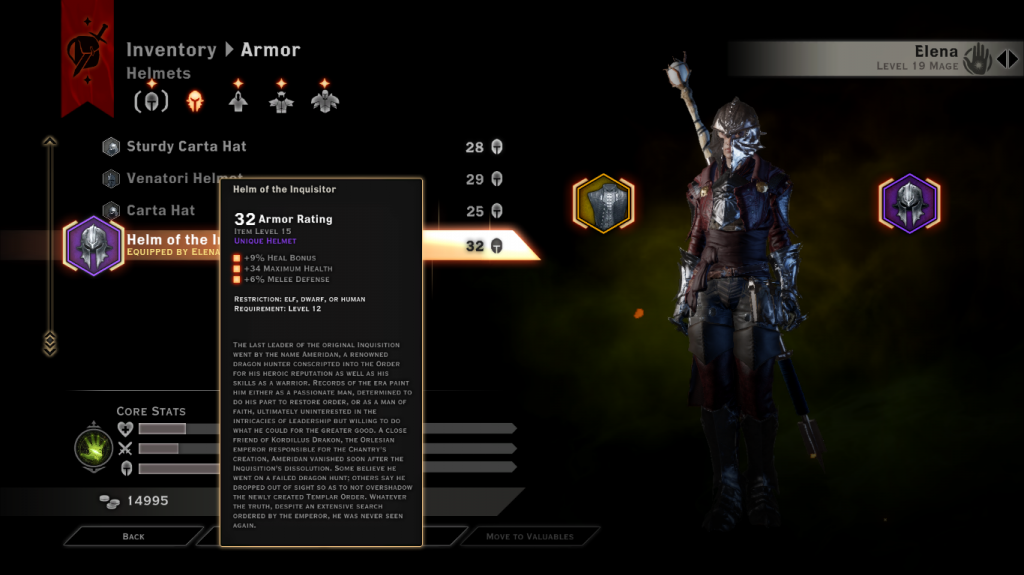Open the heavy armor category tab
Image resolution: width=1024 pixels, height=575 pixels.
(324, 101)
